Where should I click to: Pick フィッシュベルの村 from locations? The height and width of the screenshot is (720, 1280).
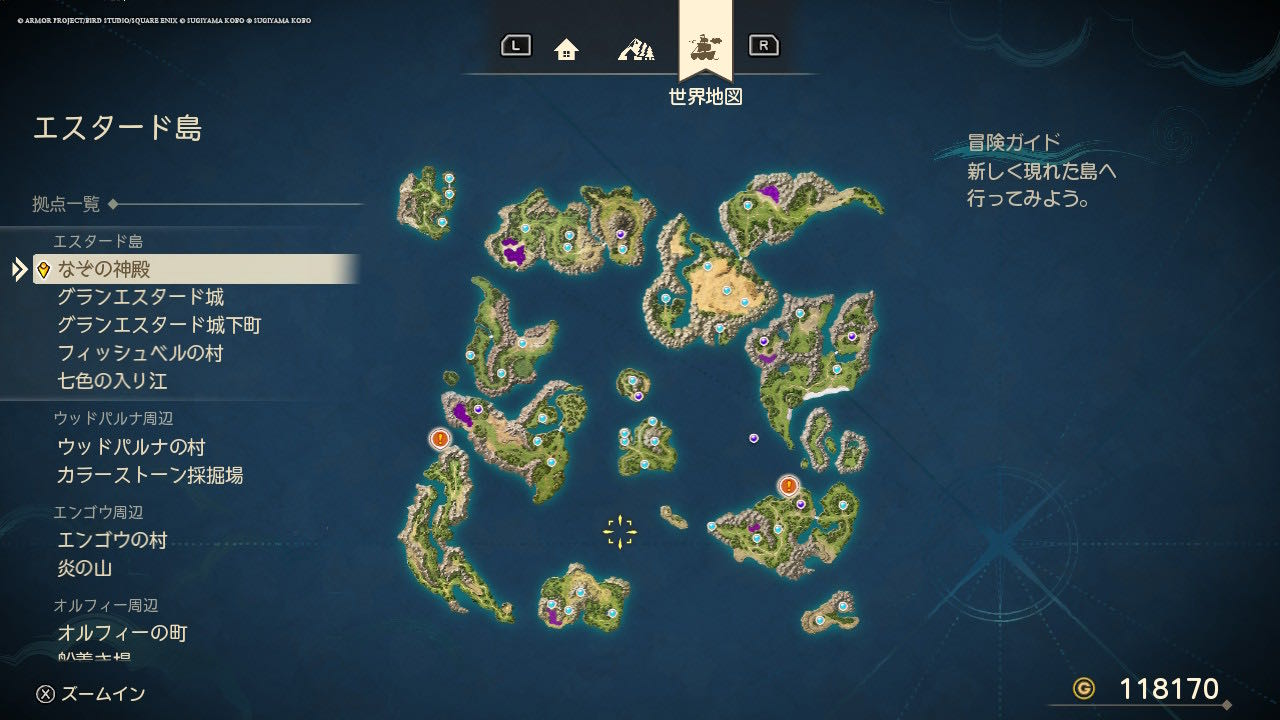point(140,353)
